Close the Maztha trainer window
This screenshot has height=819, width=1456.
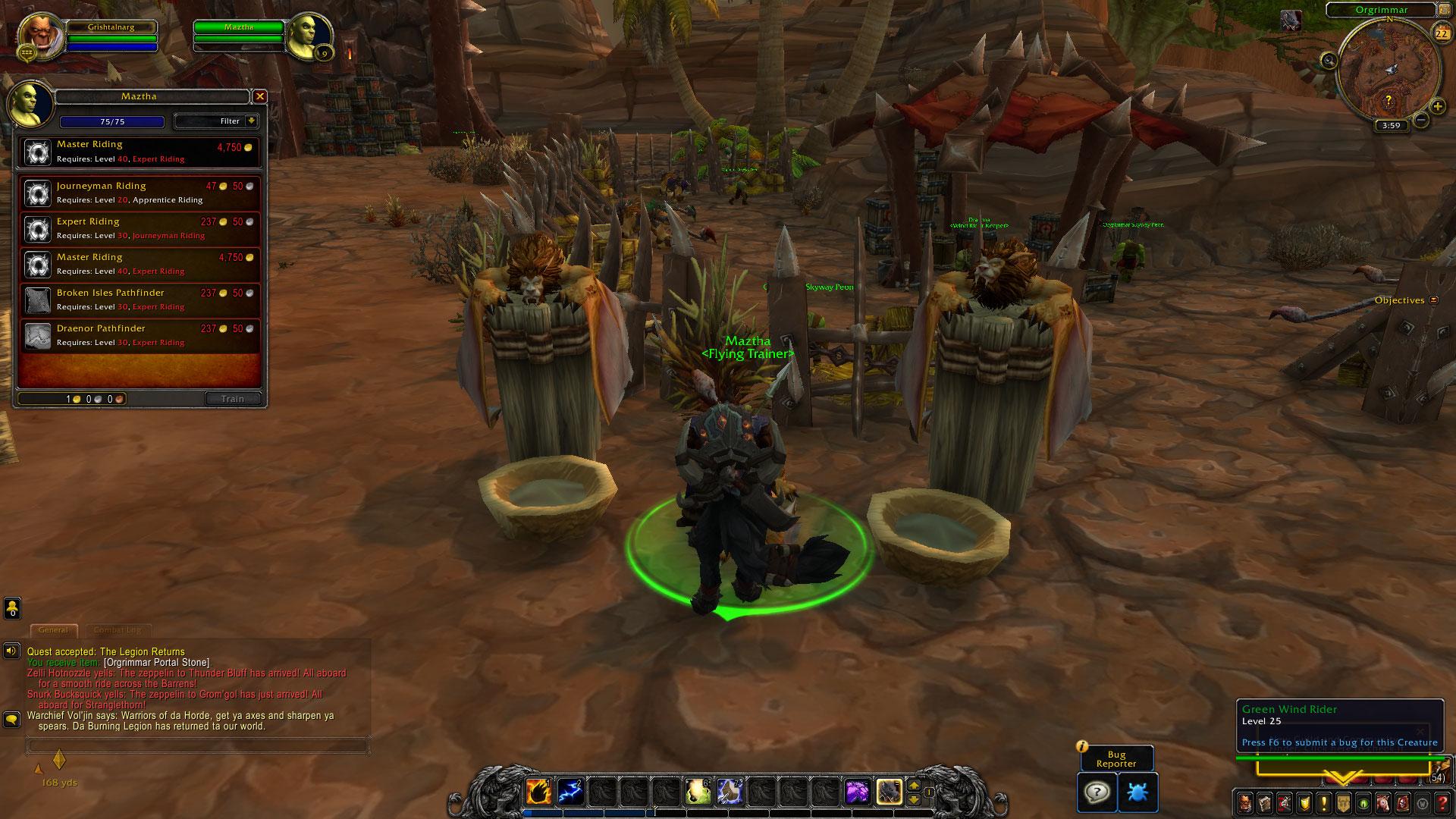pyautogui.click(x=260, y=96)
